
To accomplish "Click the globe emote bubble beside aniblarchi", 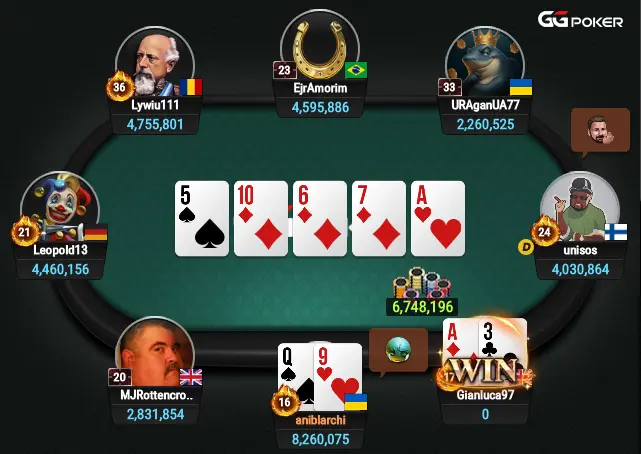I will pyautogui.click(x=398, y=350).
